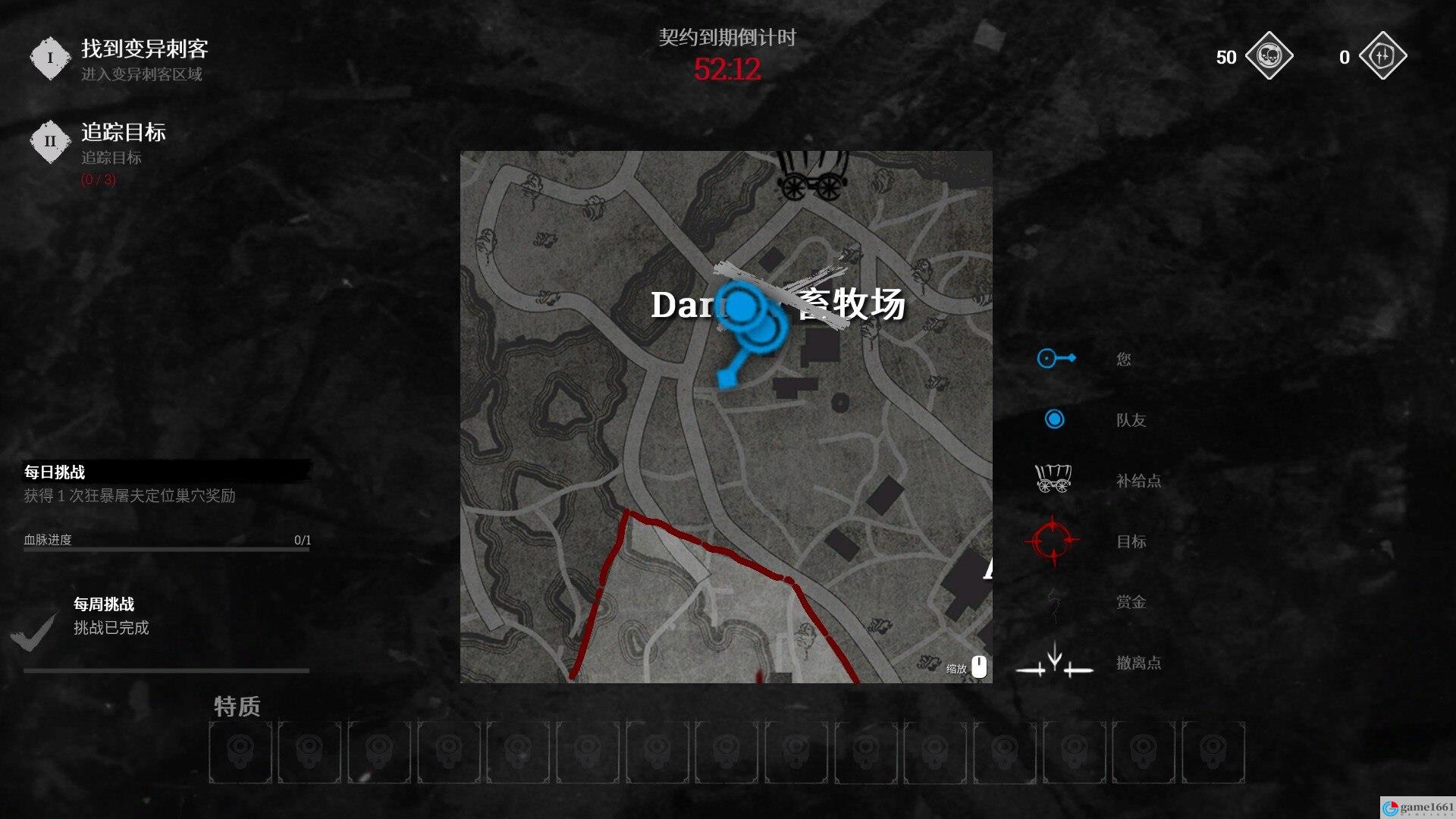Select the 撤离点 legend entry
Image resolution: width=1456 pixels, height=819 pixels.
point(1137,663)
